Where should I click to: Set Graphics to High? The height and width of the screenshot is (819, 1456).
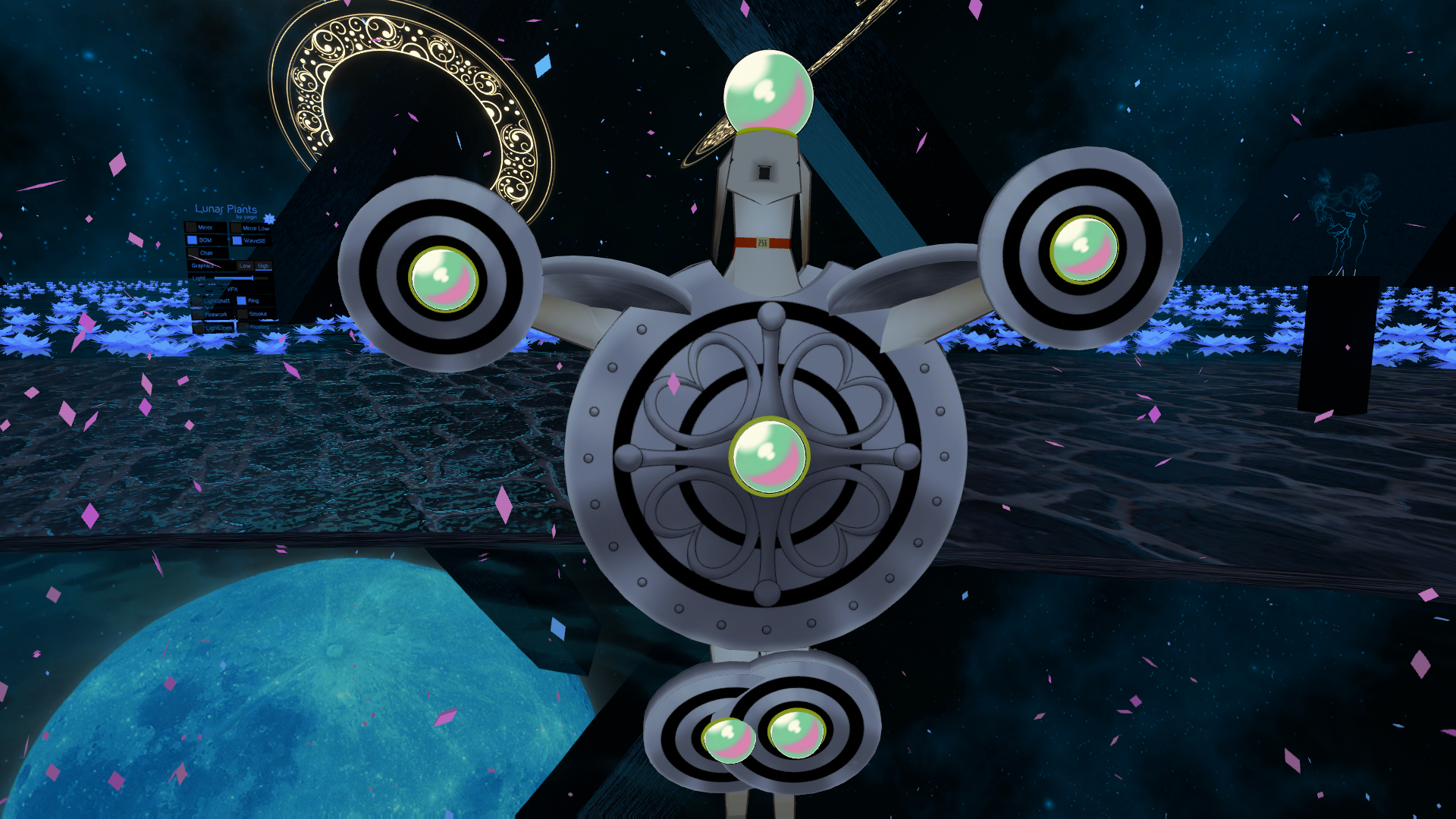click(263, 266)
